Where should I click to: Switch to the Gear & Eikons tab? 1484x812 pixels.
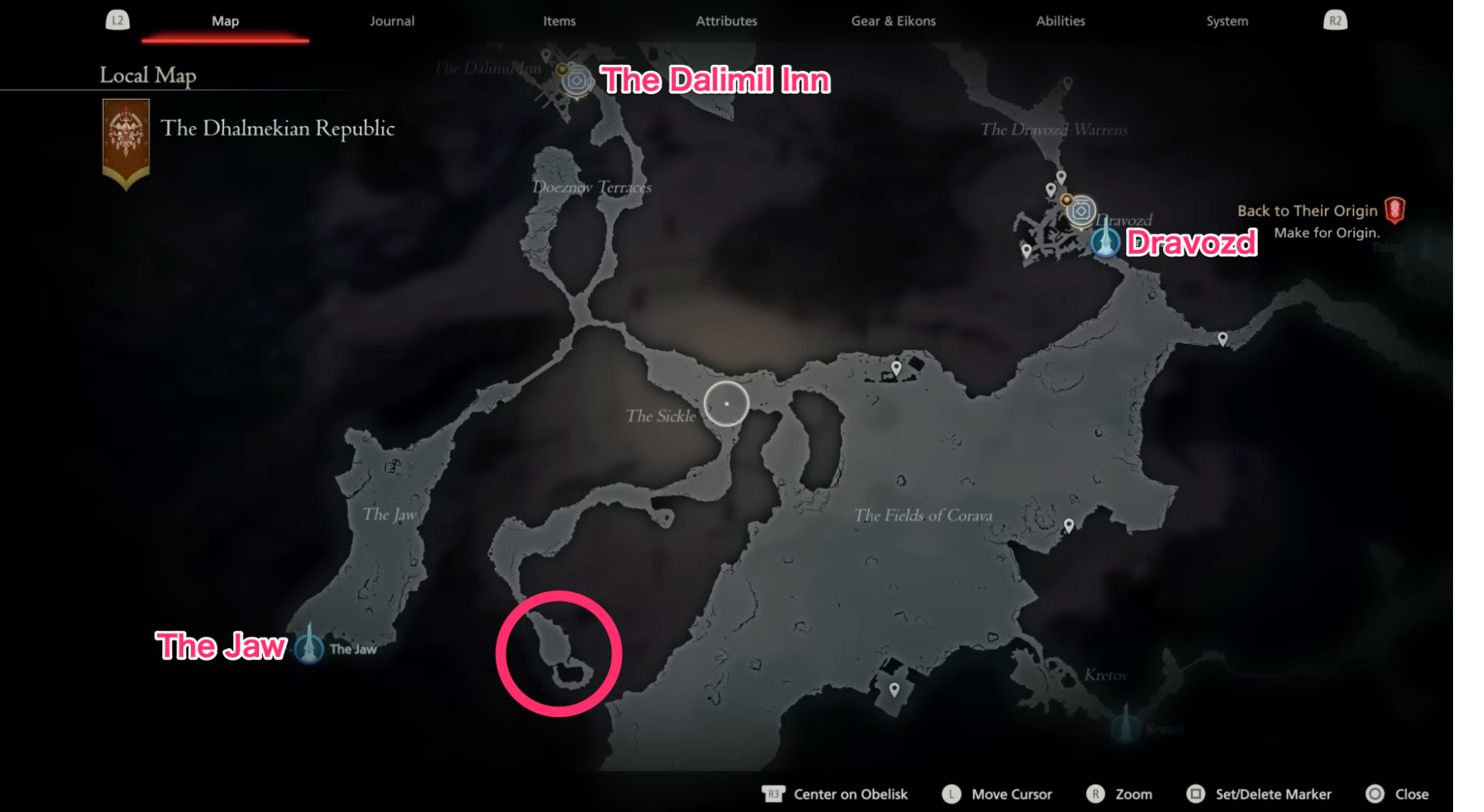click(893, 21)
